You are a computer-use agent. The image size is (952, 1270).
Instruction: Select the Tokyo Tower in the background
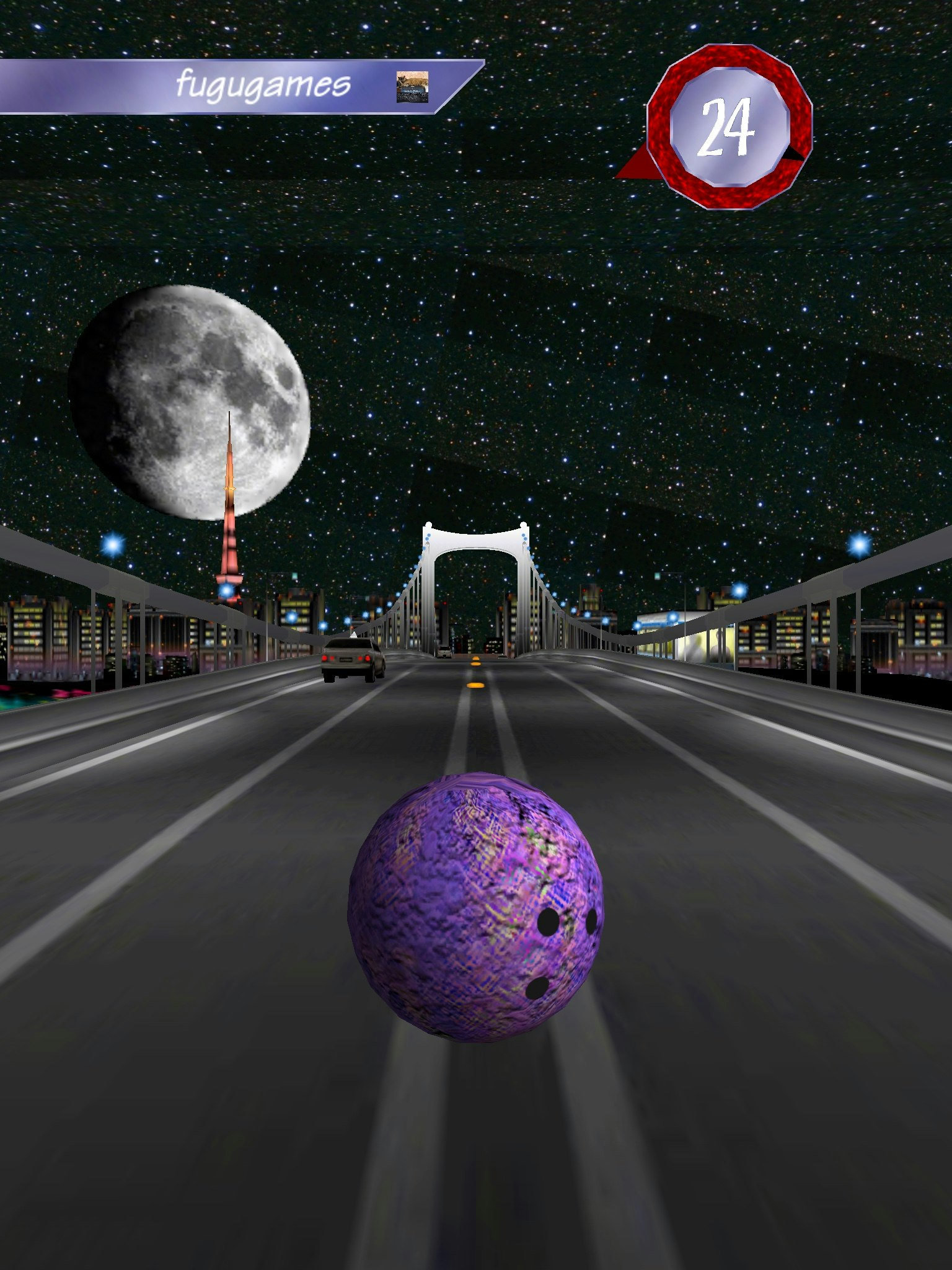[231, 530]
